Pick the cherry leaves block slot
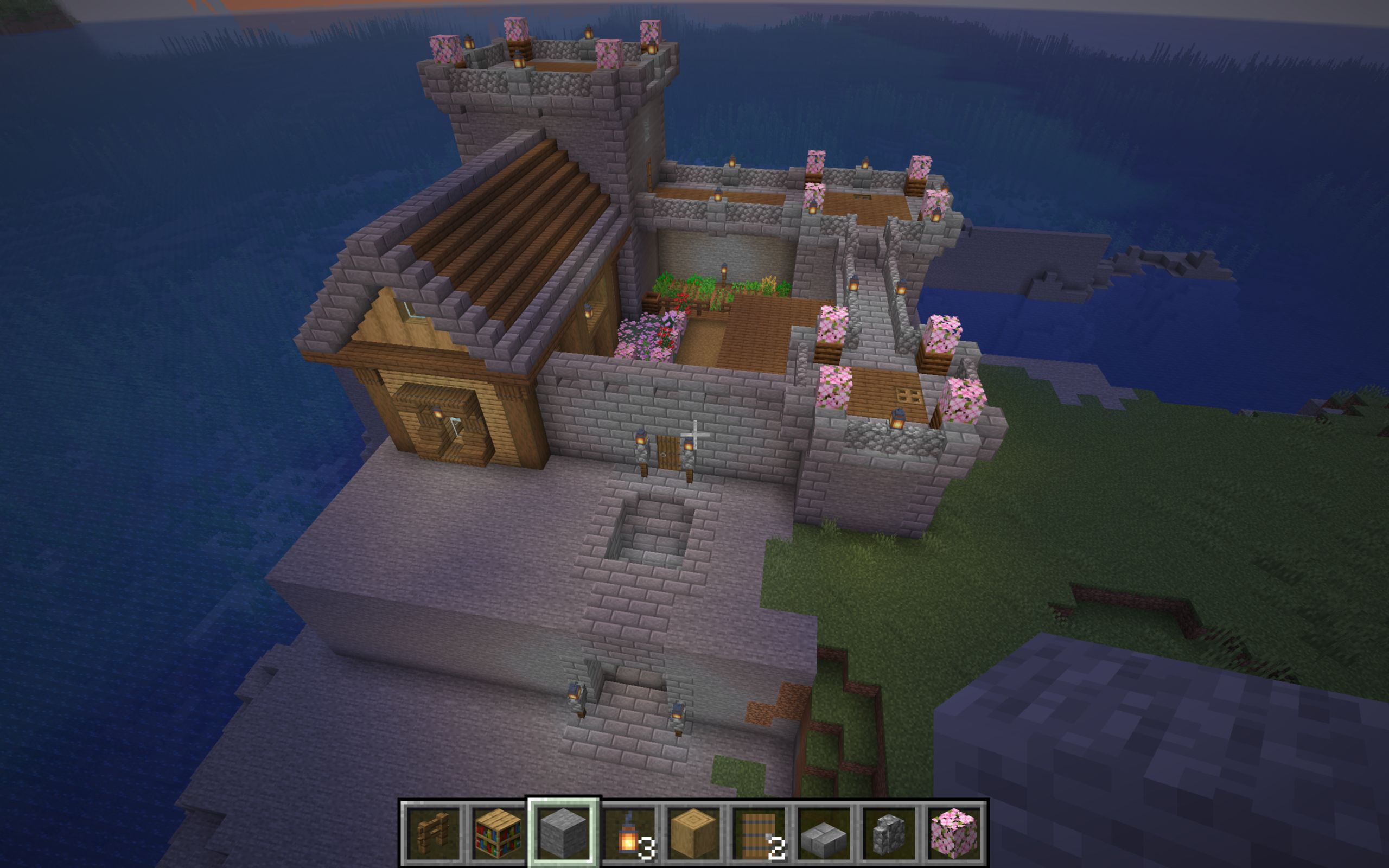1389x868 pixels. pyautogui.click(x=954, y=832)
